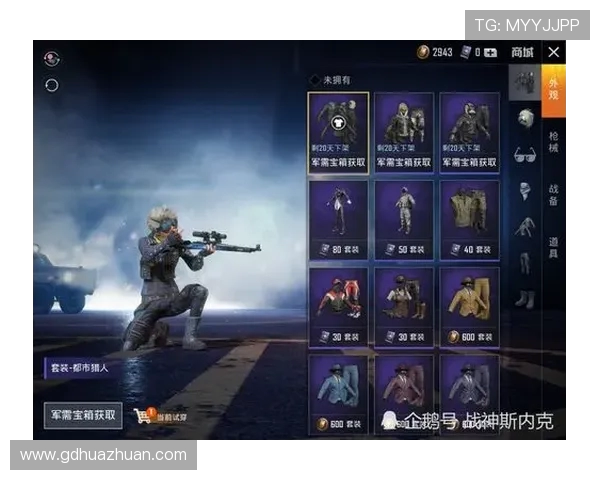Viewport: 600px width, 480px height.
Task: Filter by glasses category icon
Action: pos(524,154)
